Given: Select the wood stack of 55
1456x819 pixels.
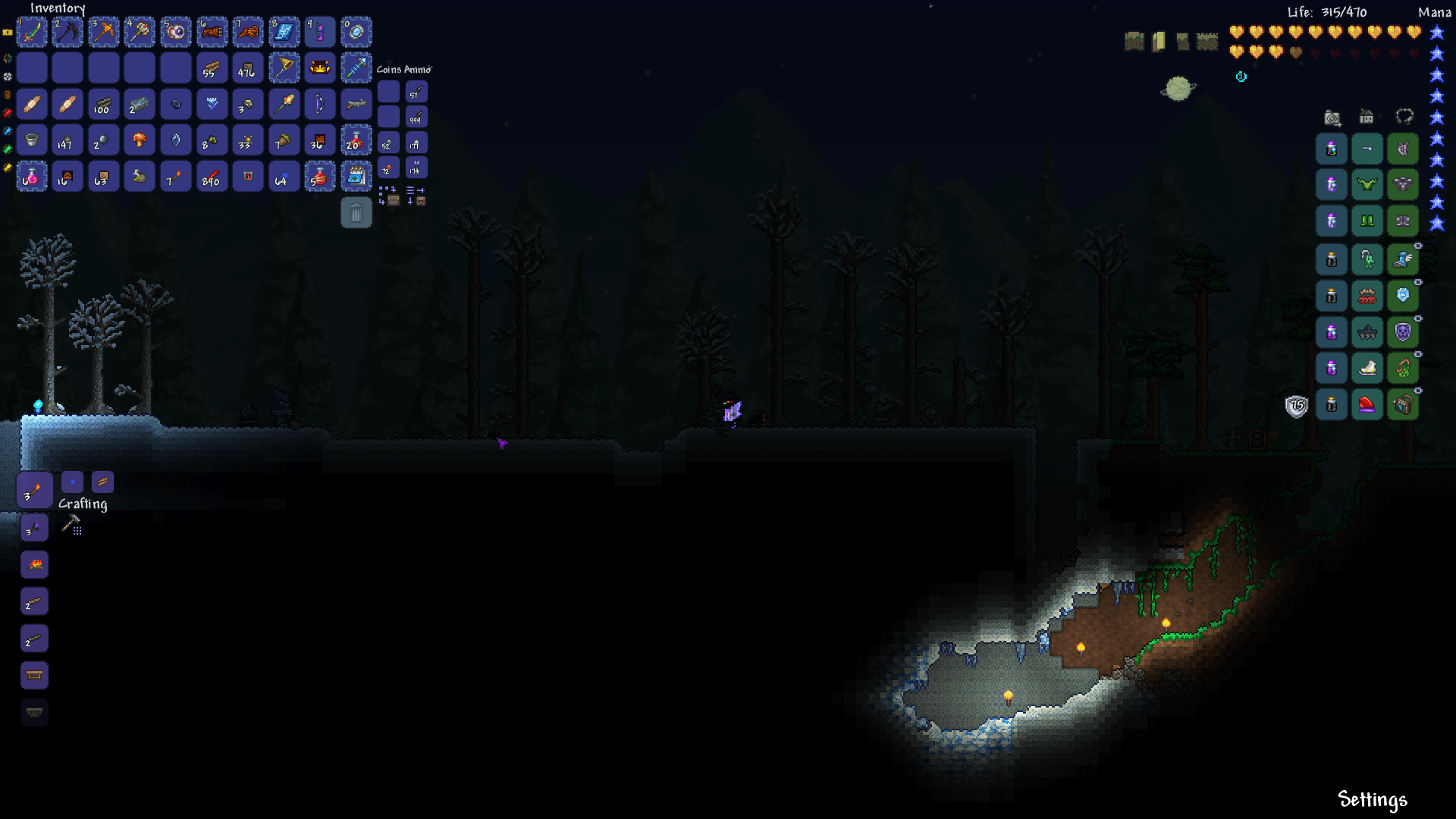Looking at the screenshot, I should click(212, 67).
